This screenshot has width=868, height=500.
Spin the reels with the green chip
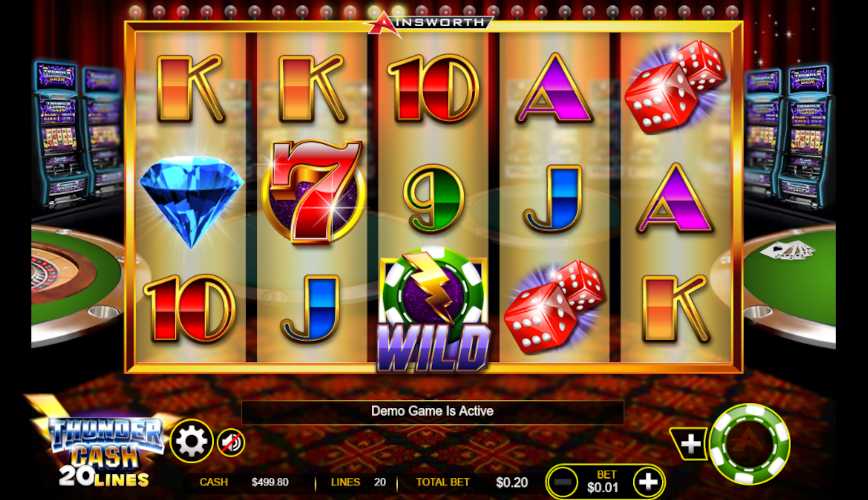tap(749, 443)
